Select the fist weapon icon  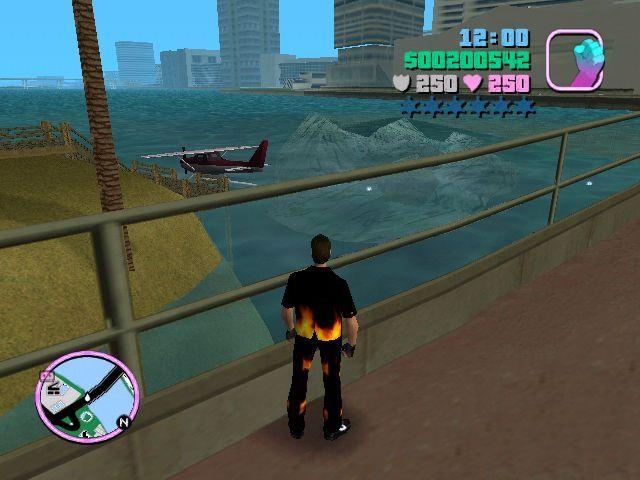click(574, 59)
